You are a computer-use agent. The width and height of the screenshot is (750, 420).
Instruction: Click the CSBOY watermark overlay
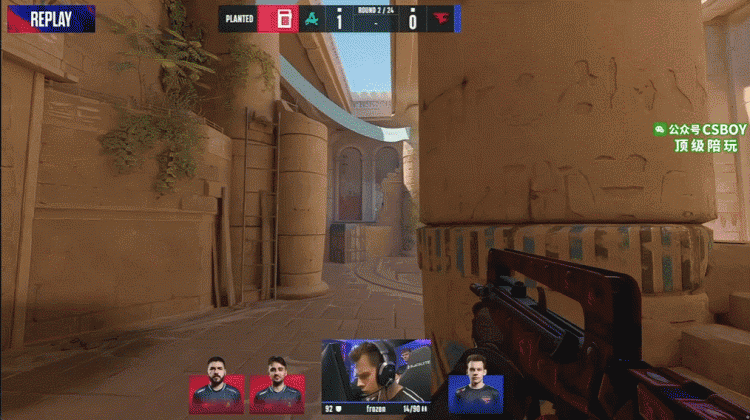coord(700,137)
